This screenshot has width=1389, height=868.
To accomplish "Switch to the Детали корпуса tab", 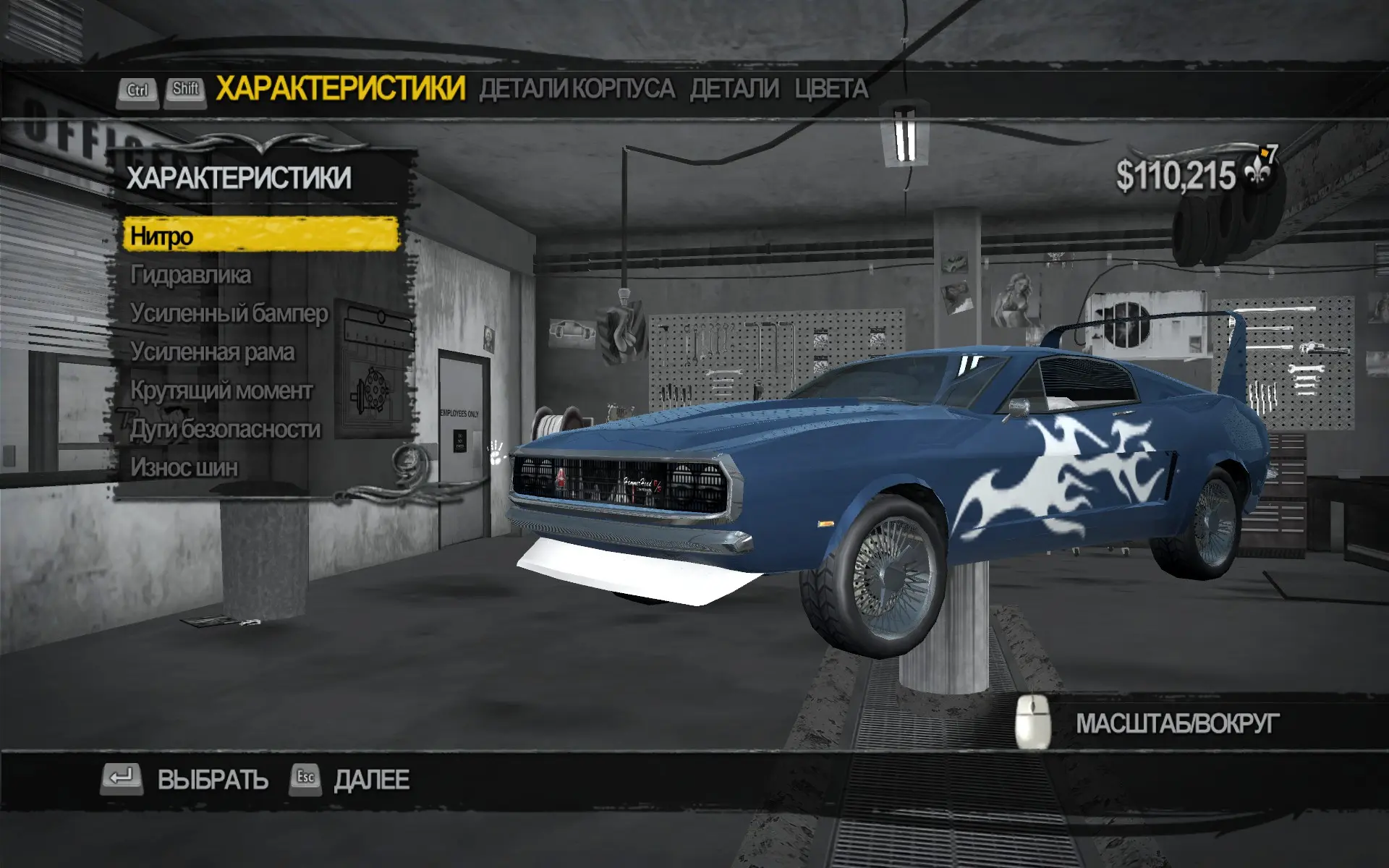I will pos(577,89).
